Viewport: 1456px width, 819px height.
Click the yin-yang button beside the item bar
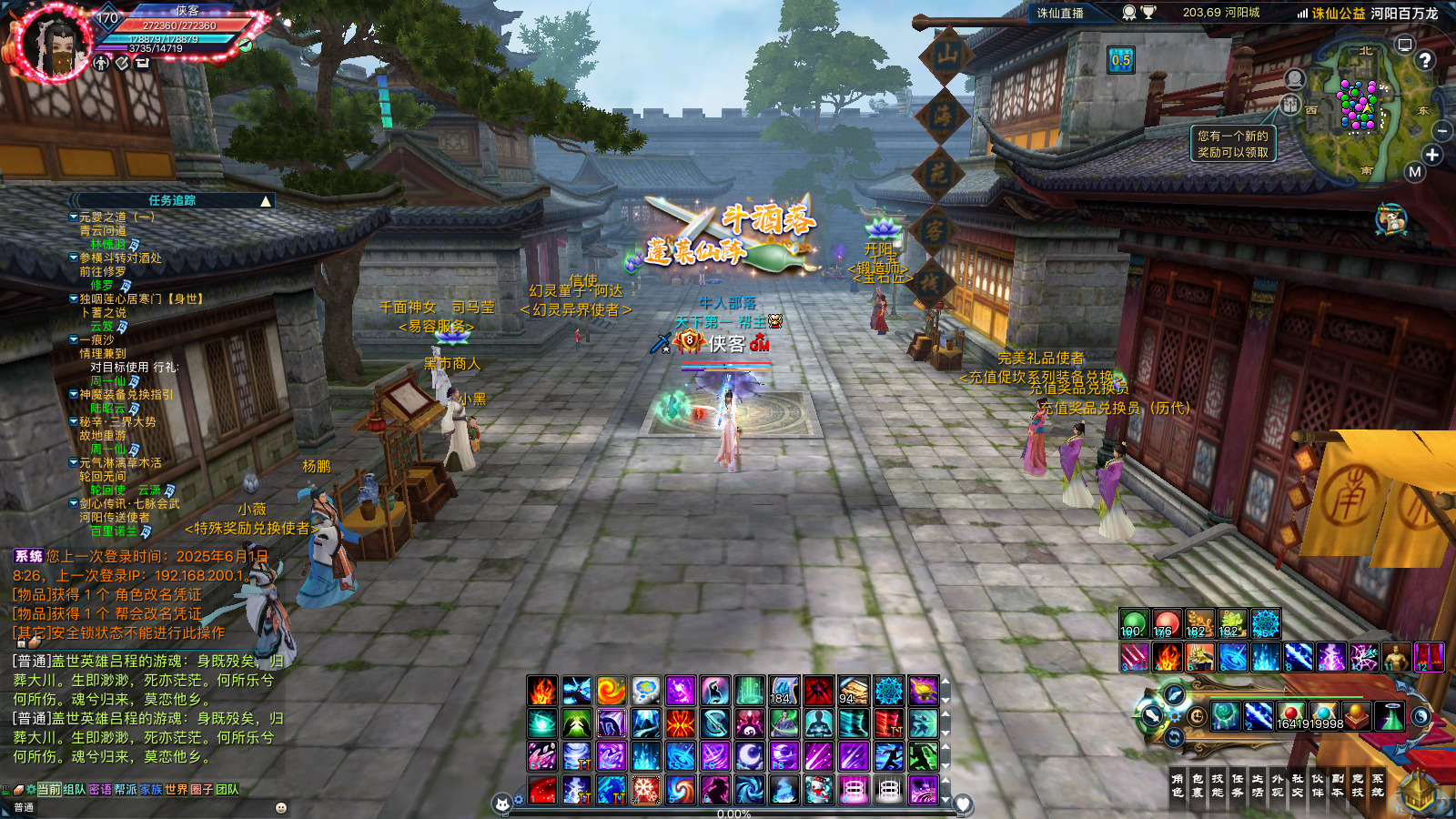tap(1421, 717)
